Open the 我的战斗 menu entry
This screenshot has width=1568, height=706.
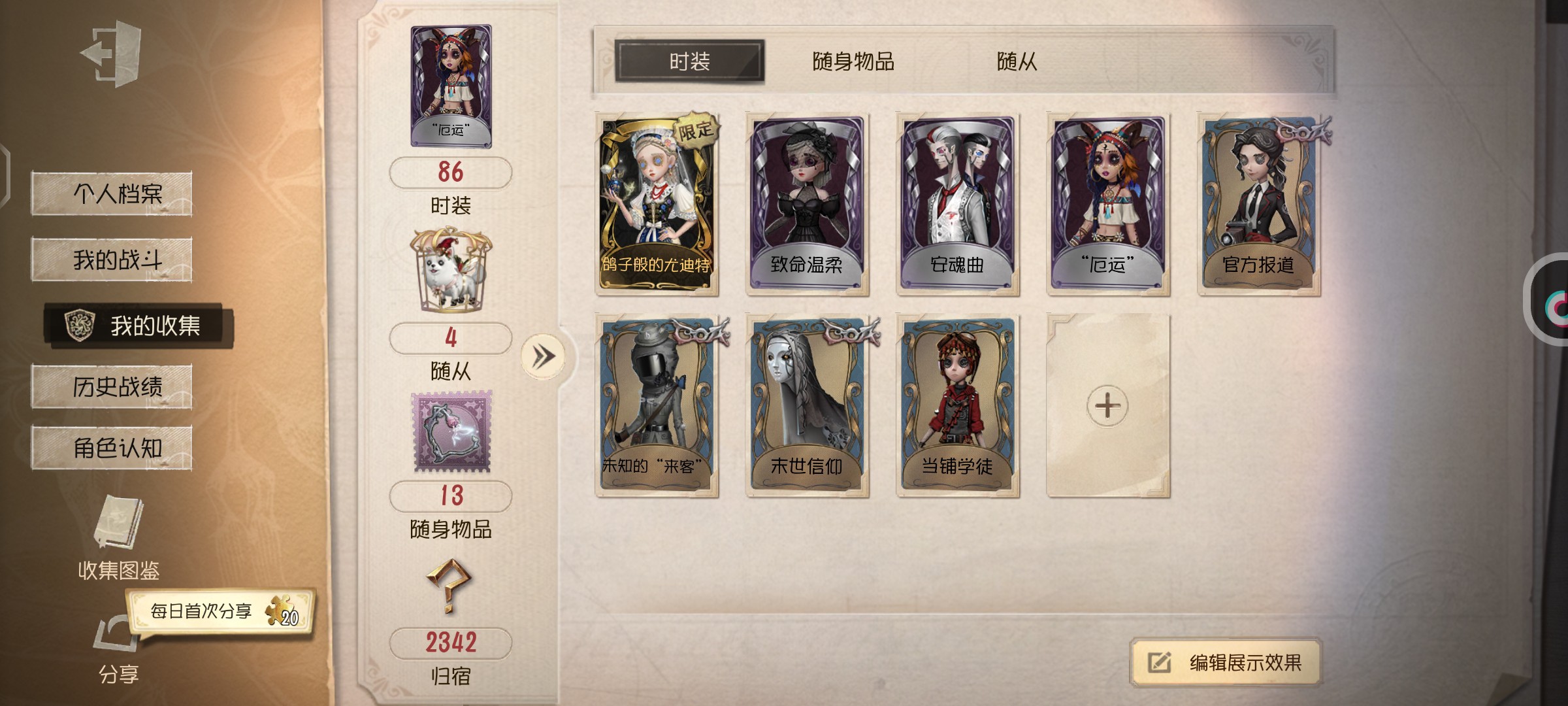click(x=112, y=260)
